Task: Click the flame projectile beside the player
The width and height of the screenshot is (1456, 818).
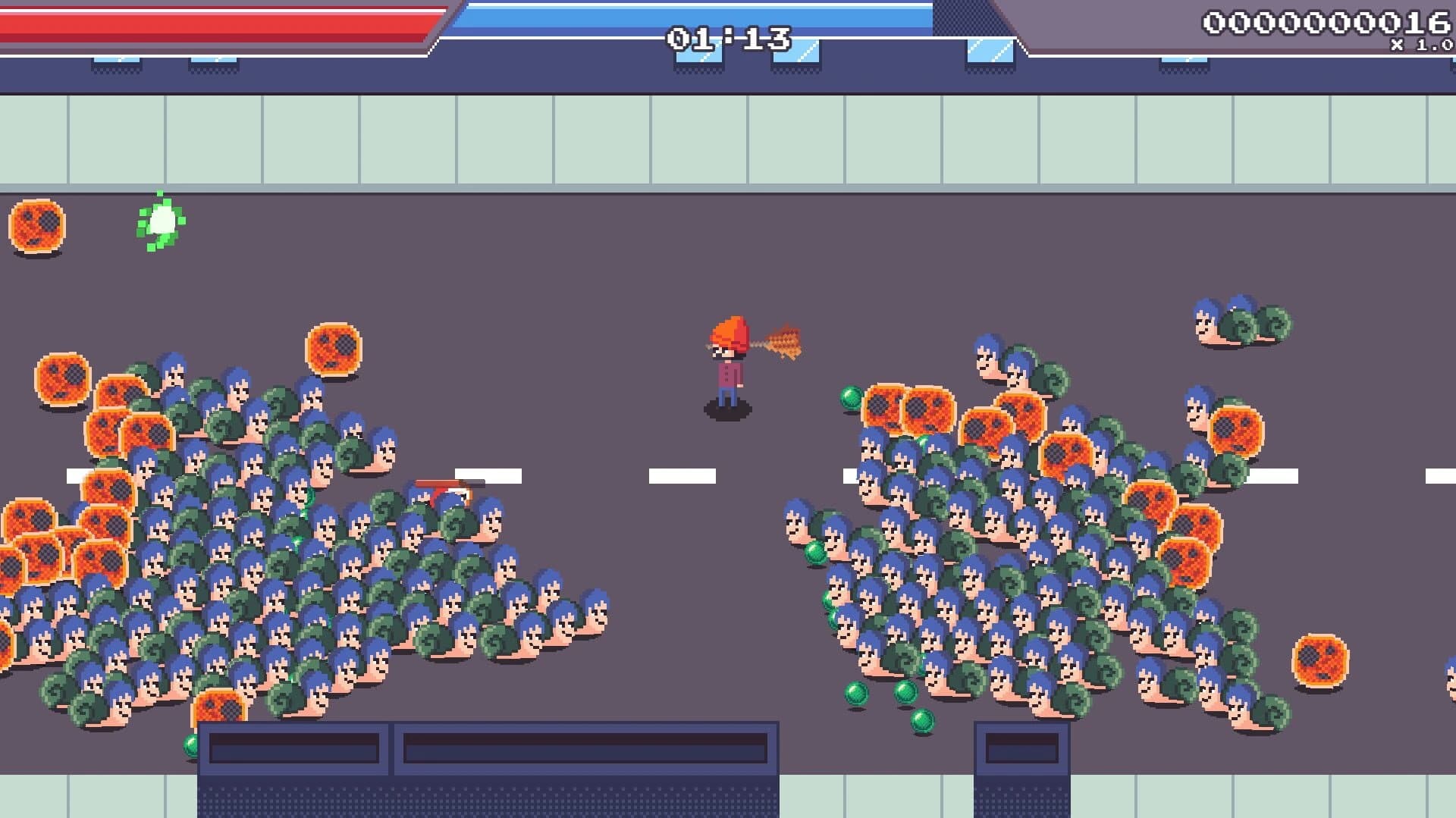Action: (781, 341)
